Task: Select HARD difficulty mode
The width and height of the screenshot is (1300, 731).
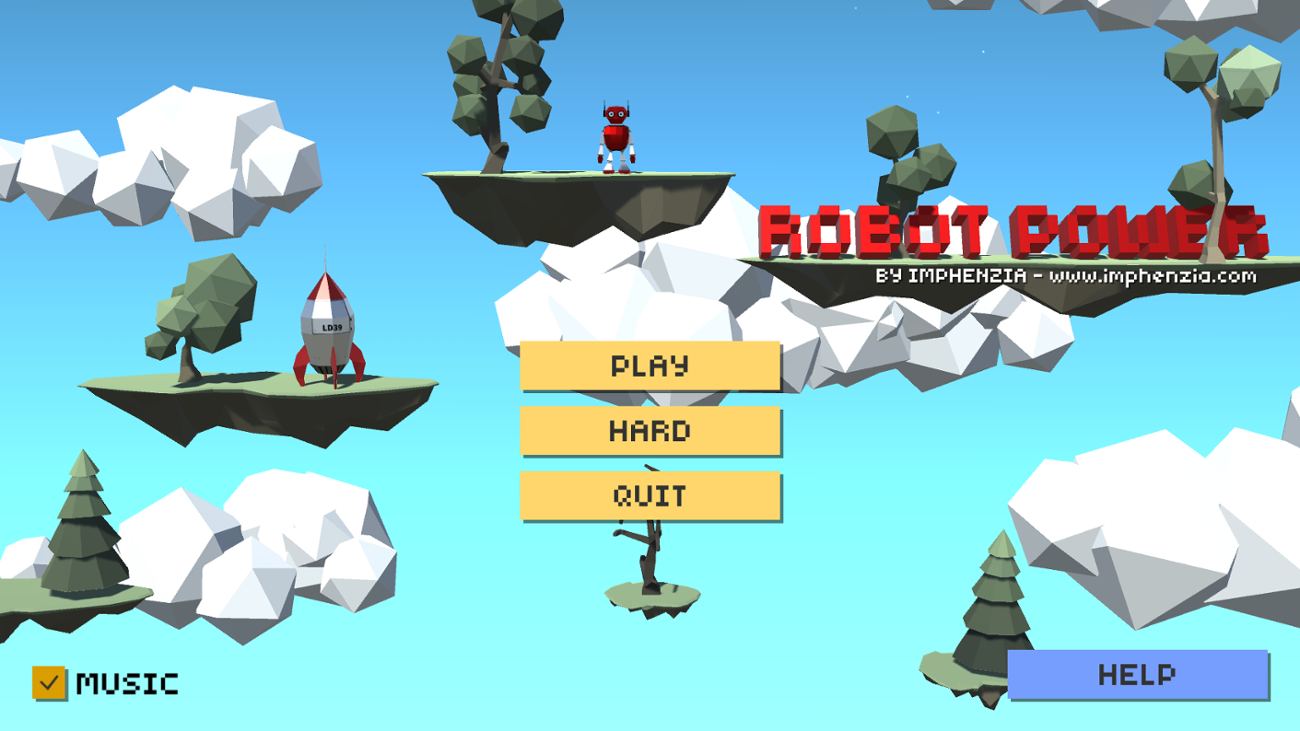Action: tap(649, 431)
